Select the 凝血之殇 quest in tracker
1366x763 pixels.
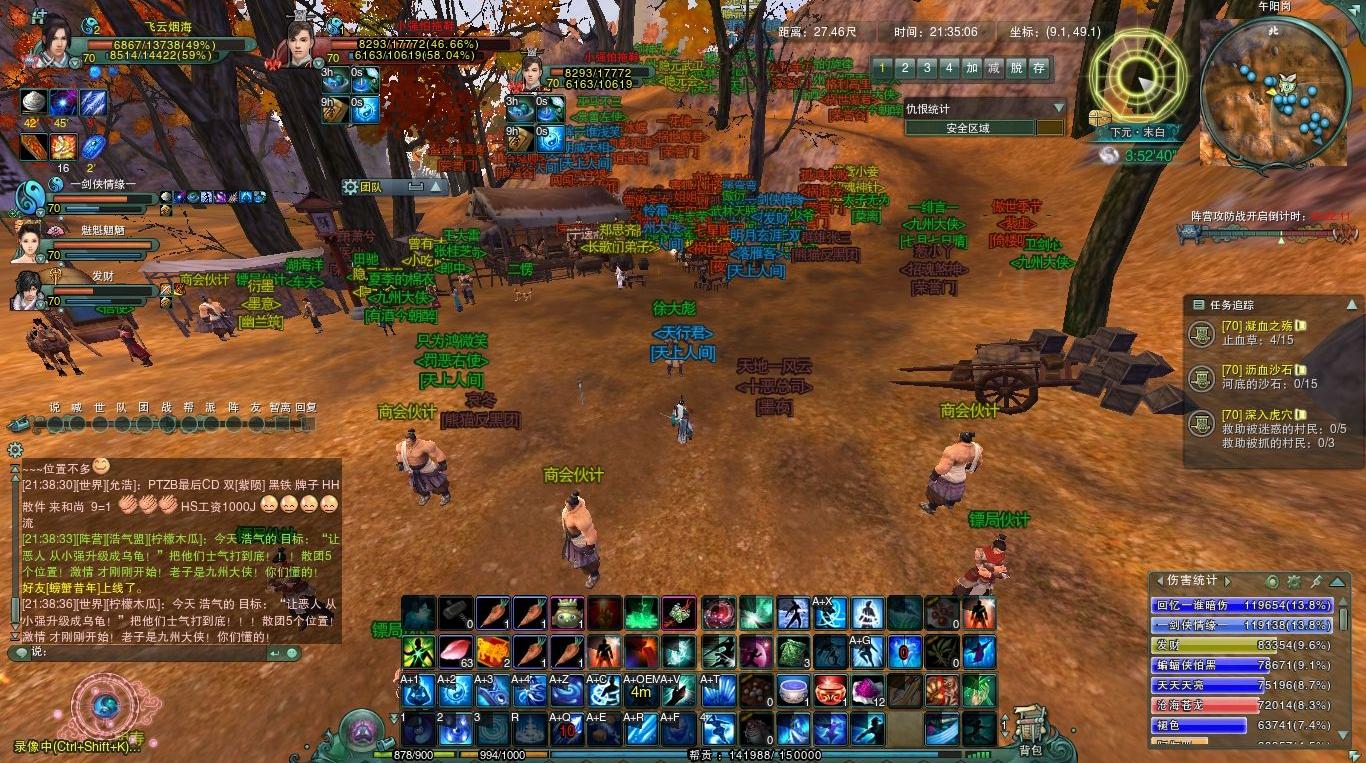click(1256, 326)
